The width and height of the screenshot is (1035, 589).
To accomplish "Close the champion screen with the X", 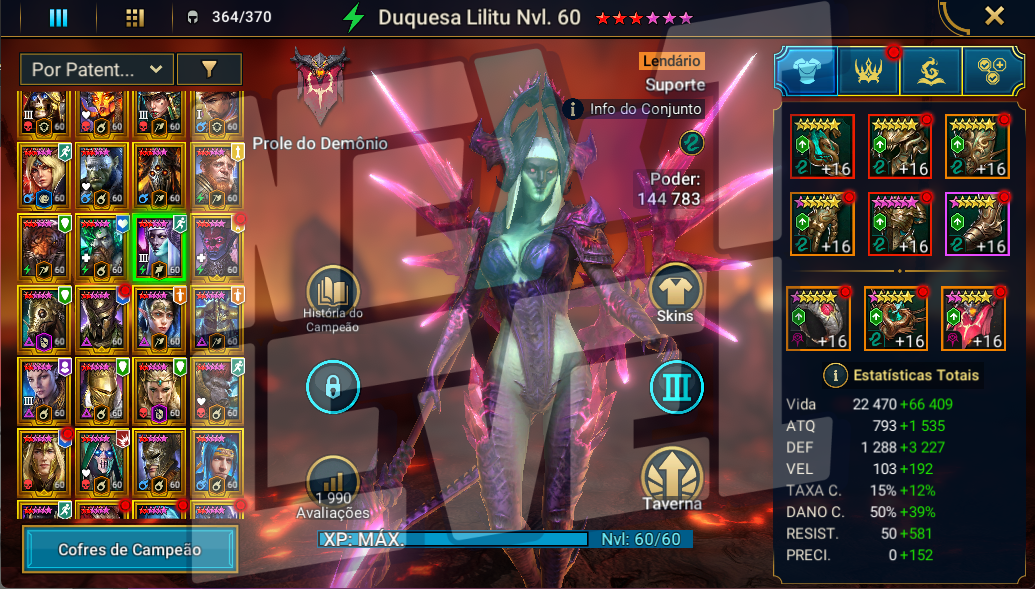I will point(994,16).
